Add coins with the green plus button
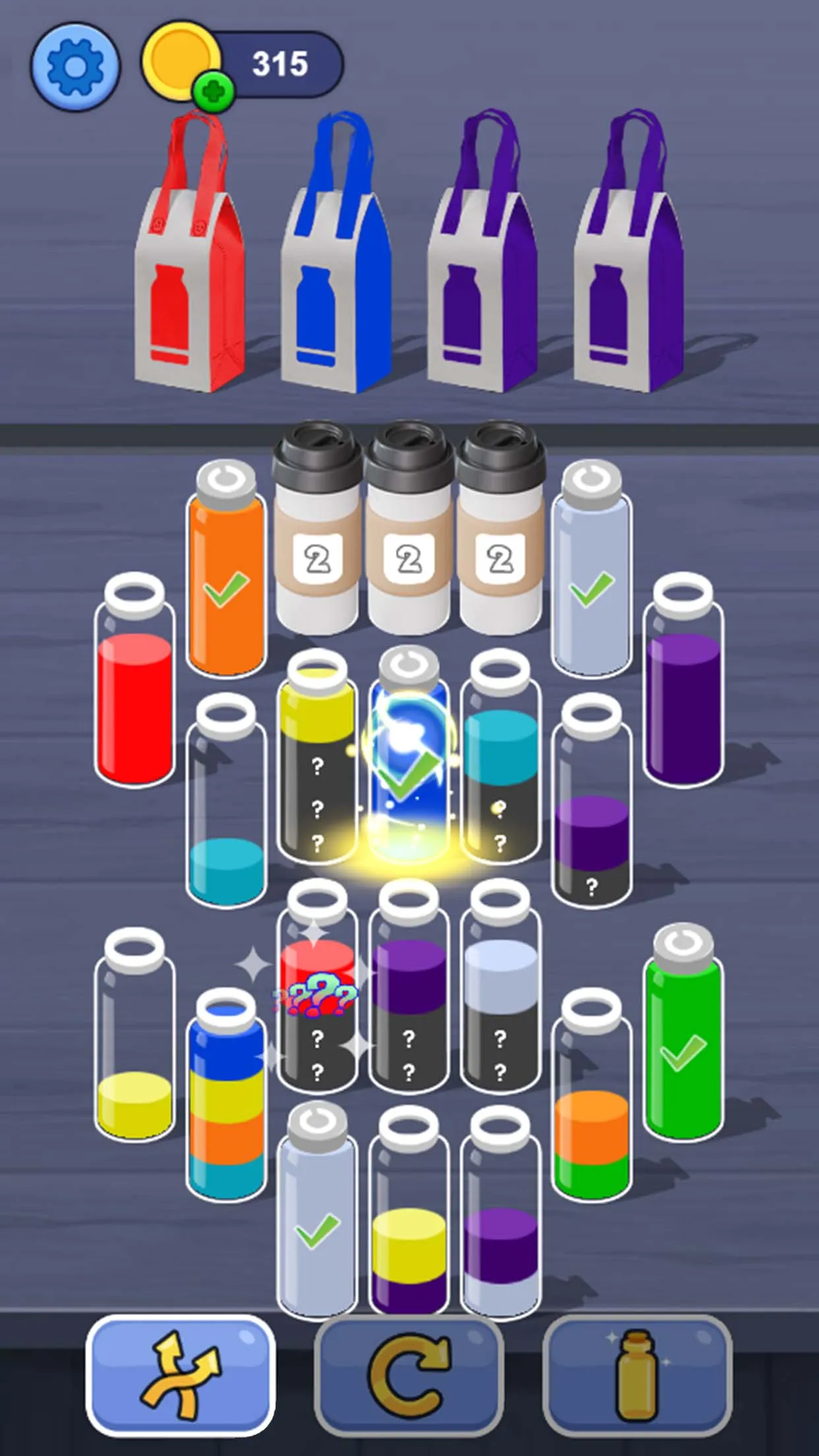This screenshot has width=819, height=1456. 213,92
